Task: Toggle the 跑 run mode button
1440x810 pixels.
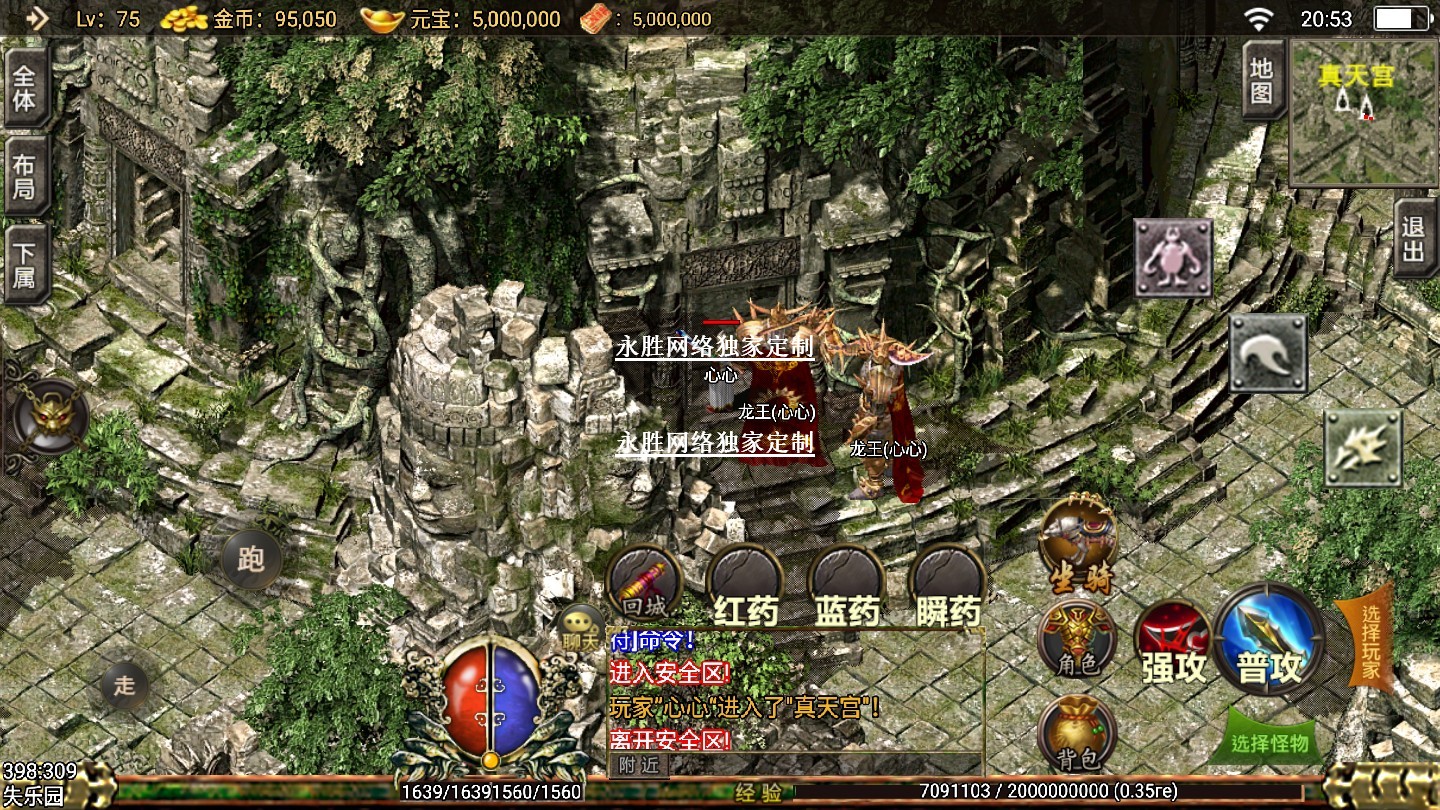Action: coord(250,558)
